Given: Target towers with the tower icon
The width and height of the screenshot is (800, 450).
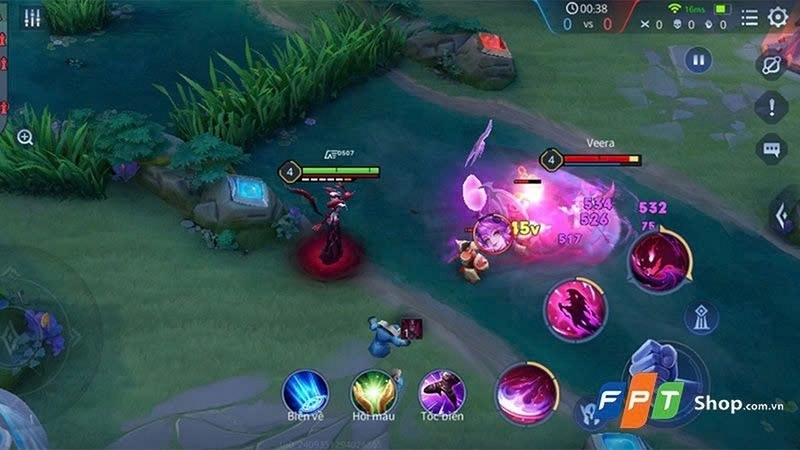Looking at the screenshot, I should (701, 318).
